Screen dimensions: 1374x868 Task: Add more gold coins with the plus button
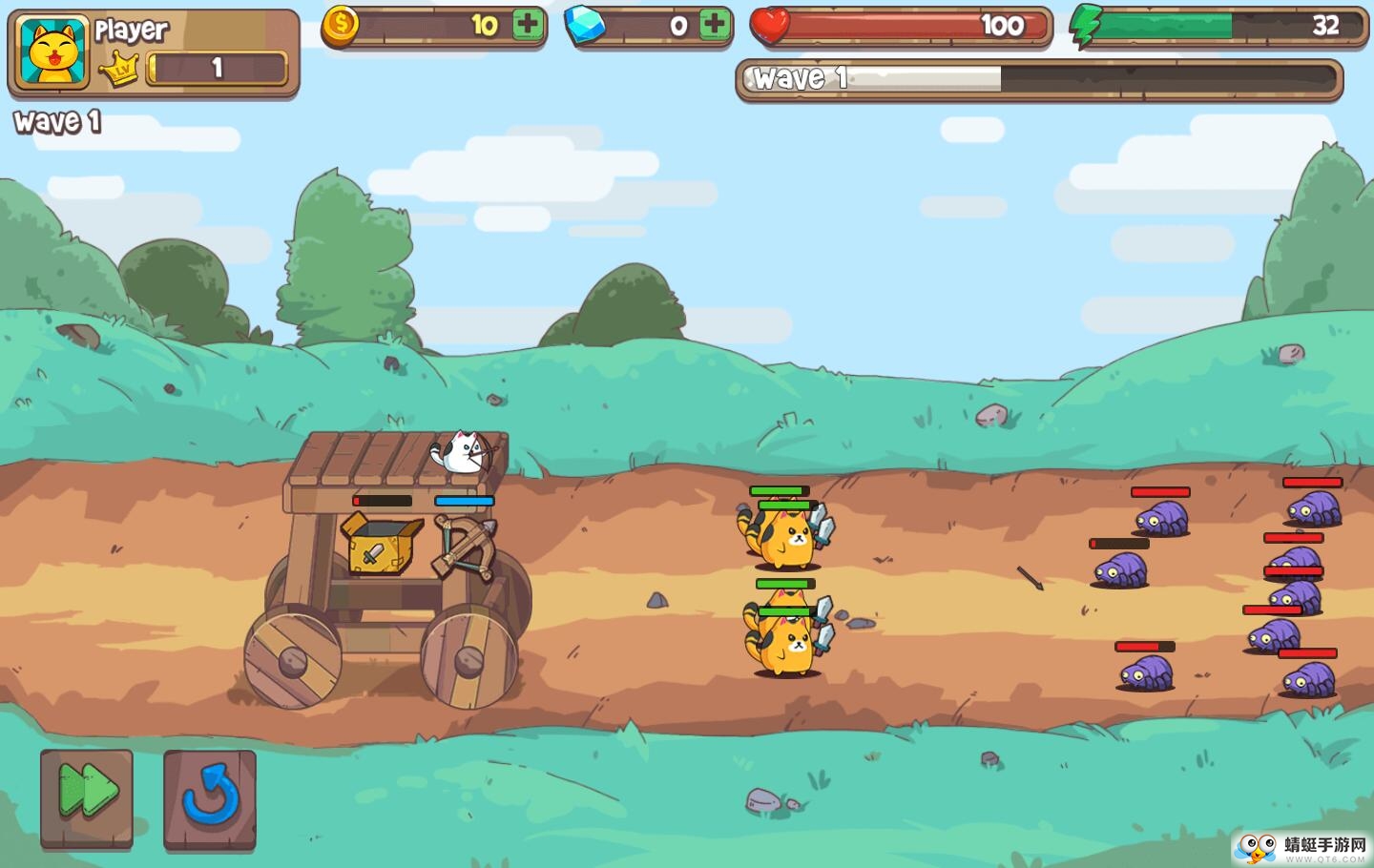coord(528,25)
